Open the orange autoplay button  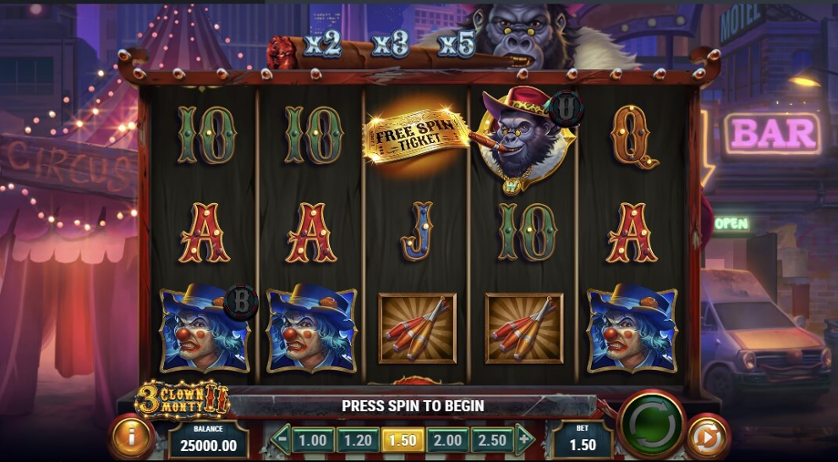pyautogui.click(x=708, y=439)
